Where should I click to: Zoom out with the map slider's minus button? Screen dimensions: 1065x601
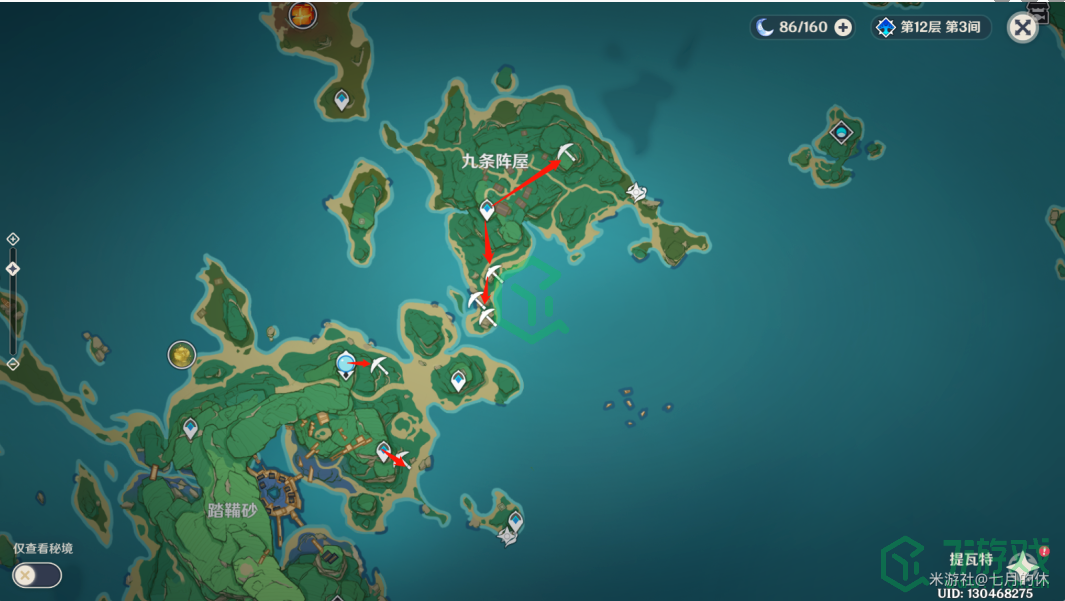click(x=13, y=364)
